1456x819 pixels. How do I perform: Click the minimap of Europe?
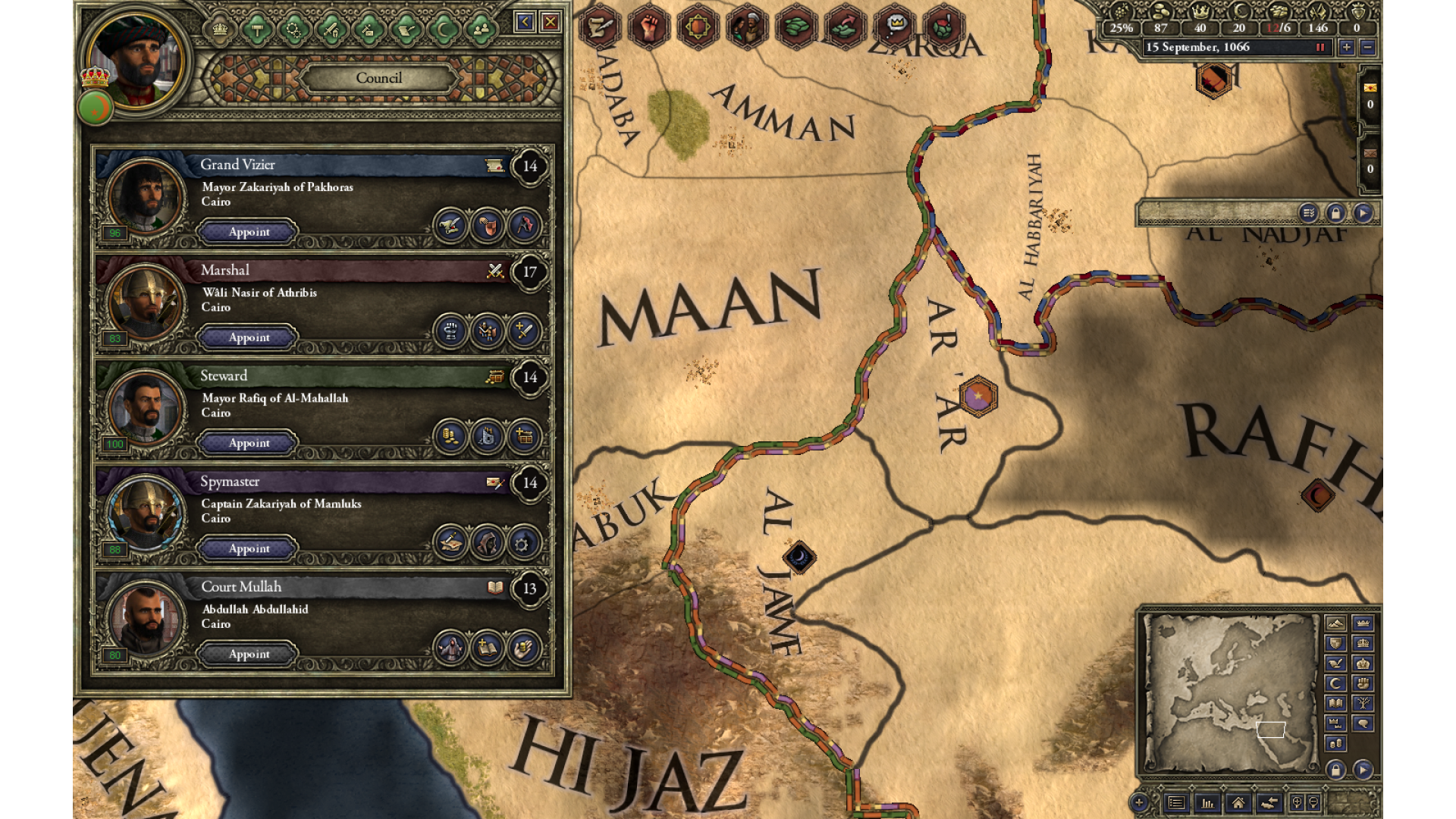(1230, 690)
